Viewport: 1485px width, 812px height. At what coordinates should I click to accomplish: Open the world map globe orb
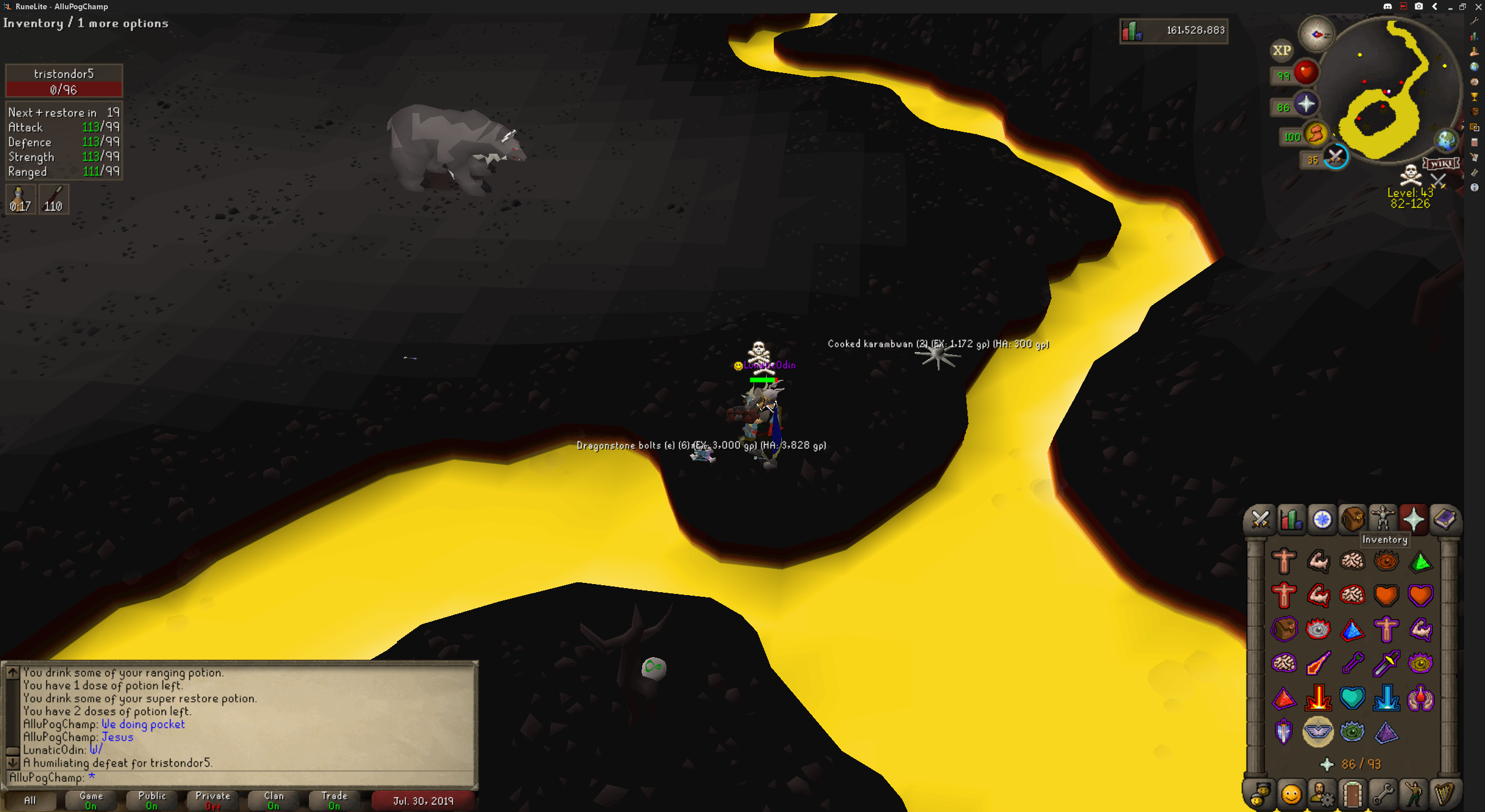click(1446, 140)
